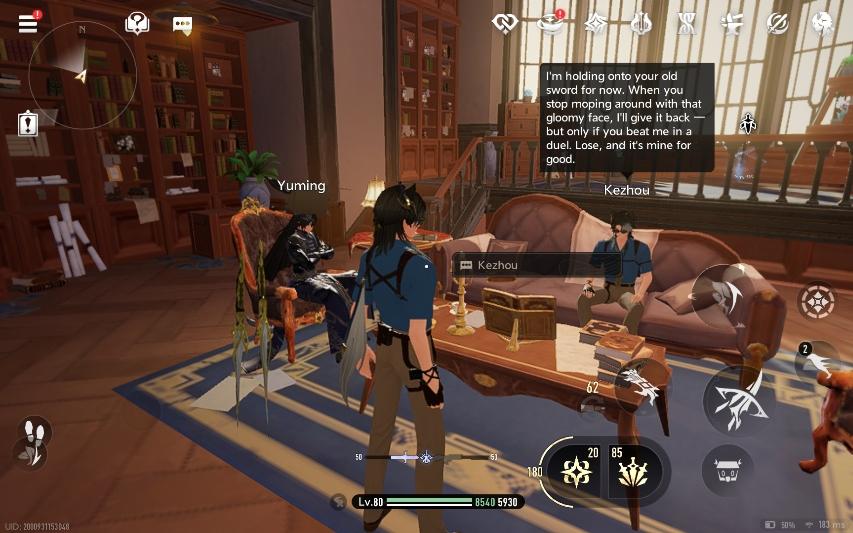Open the interlinked diamond icon in top bar
The height and width of the screenshot is (533, 853).
point(505,23)
